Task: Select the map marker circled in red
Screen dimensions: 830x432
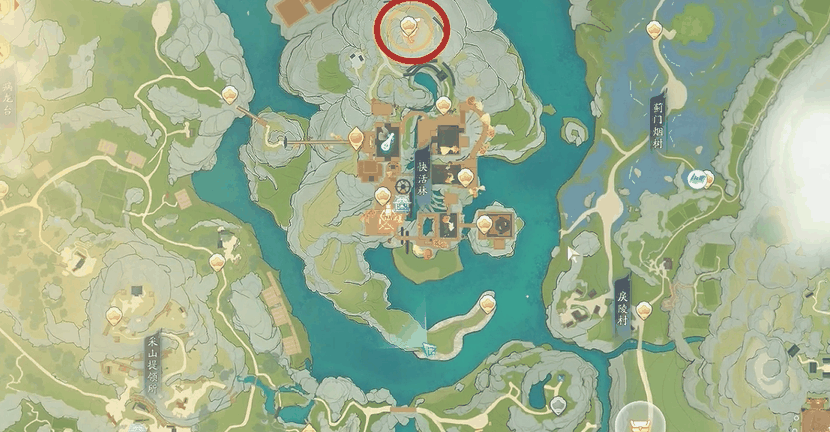Action: click(x=408, y=25)
